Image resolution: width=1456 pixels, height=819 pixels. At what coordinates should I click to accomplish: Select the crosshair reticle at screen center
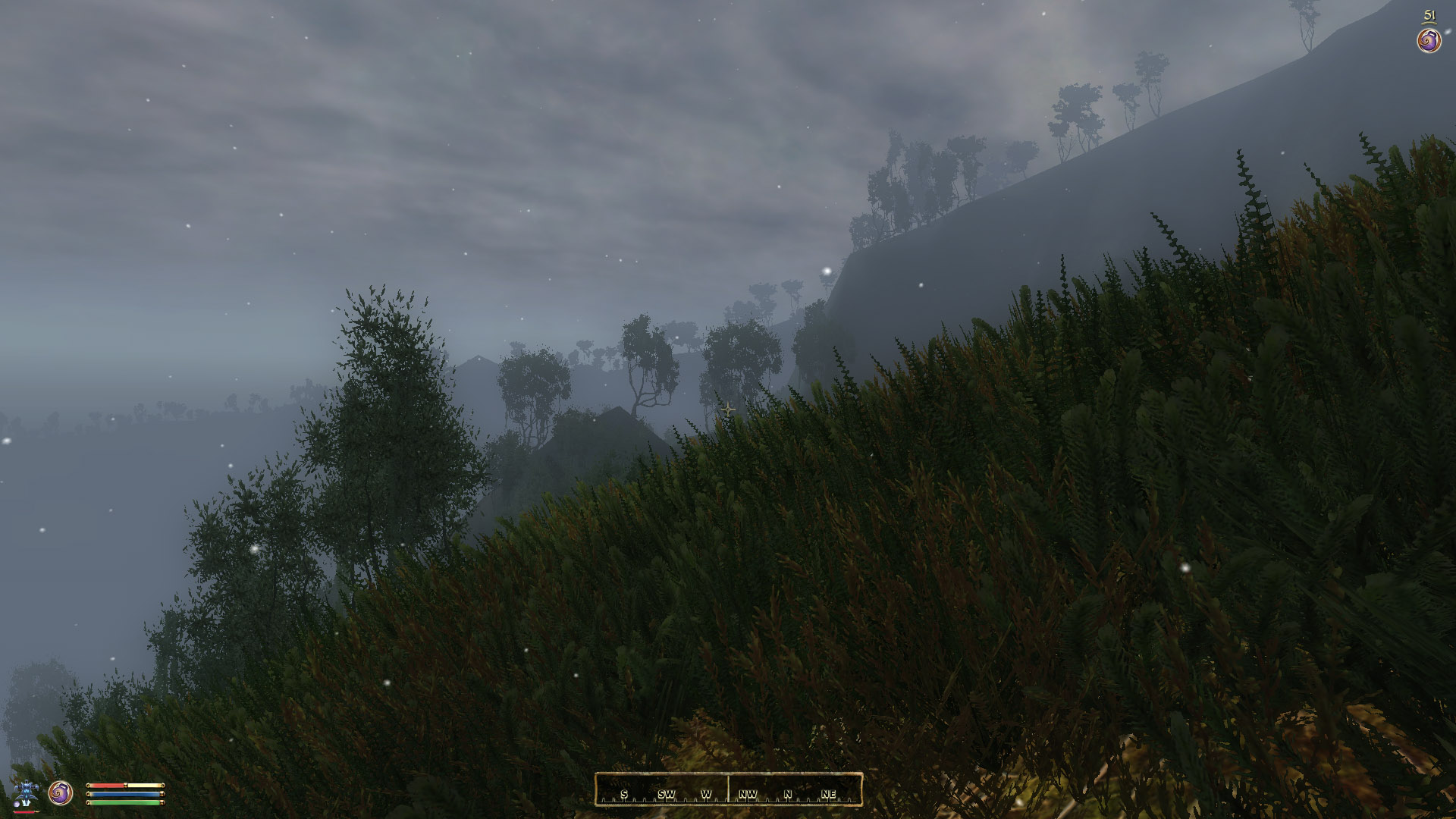click(728, 409)
